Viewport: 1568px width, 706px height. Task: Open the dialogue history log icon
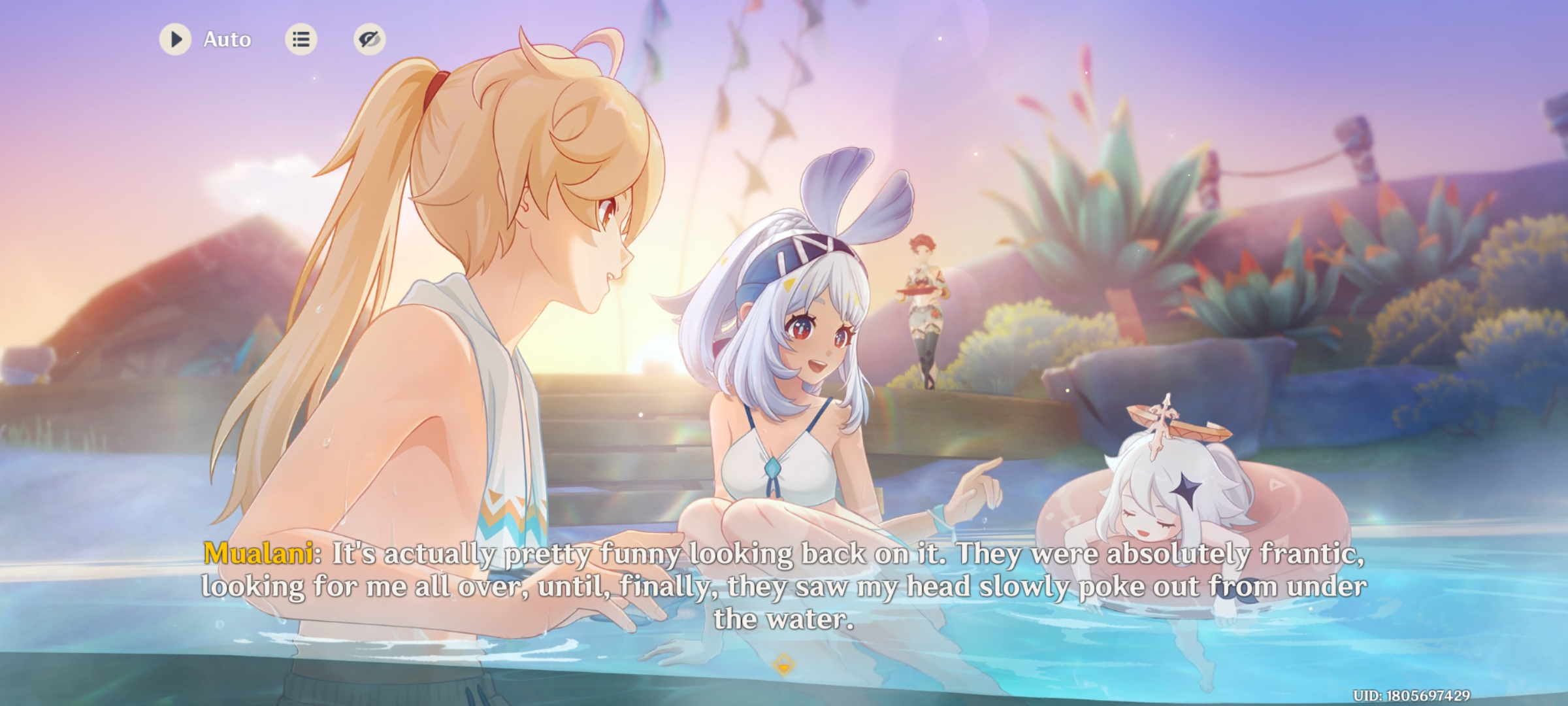click(301, 40)
